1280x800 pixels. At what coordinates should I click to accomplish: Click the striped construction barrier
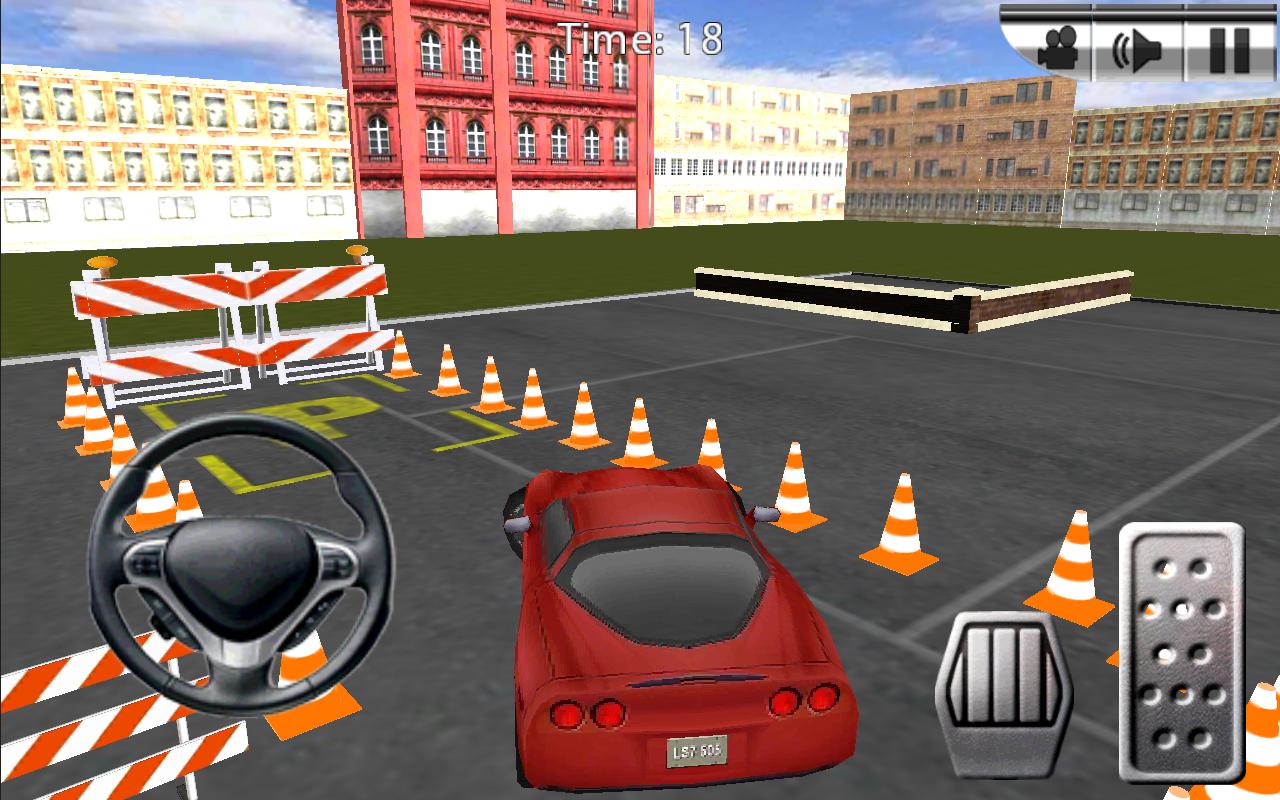(230, 320)
